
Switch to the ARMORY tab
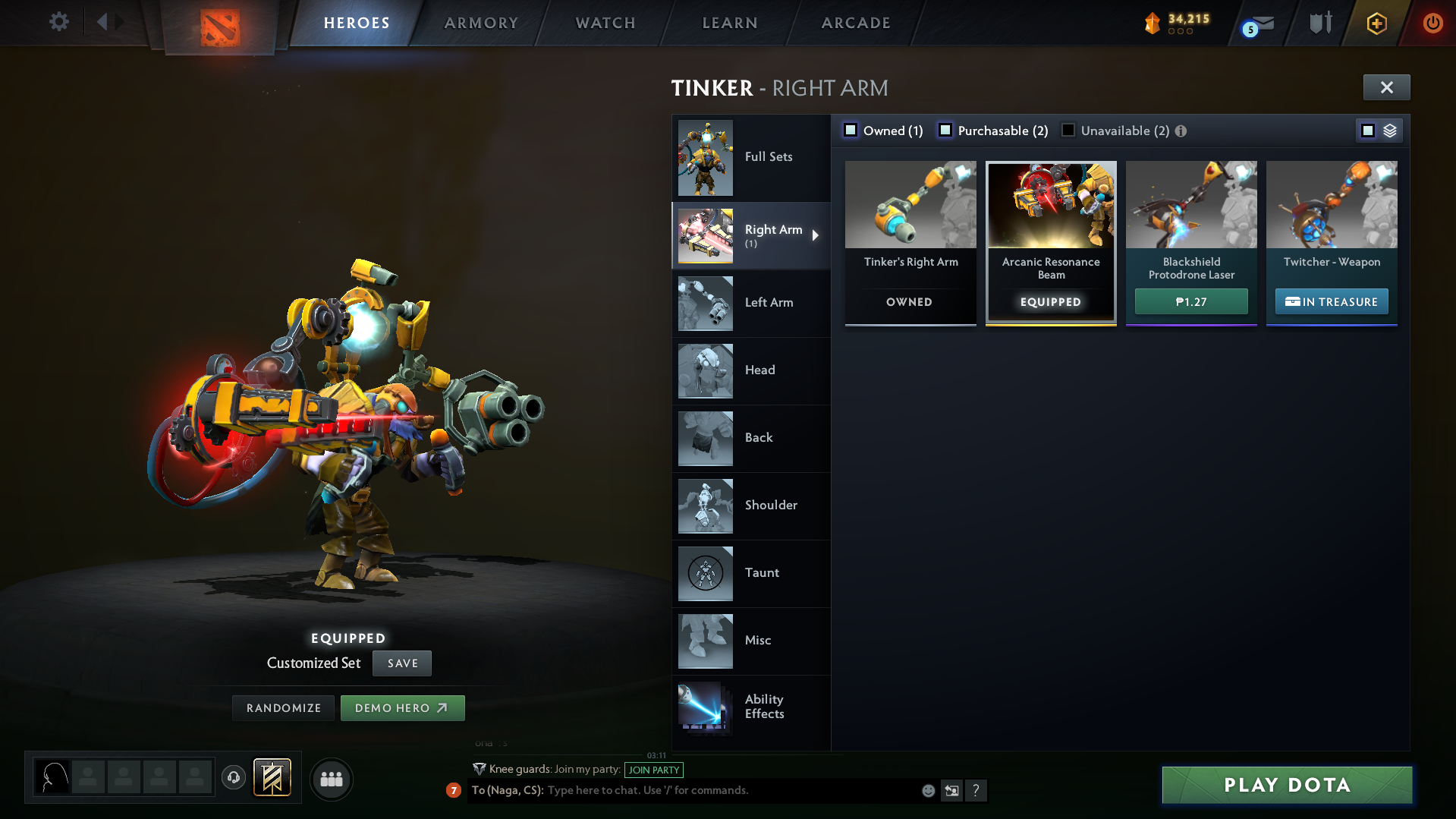coord(481,23)
